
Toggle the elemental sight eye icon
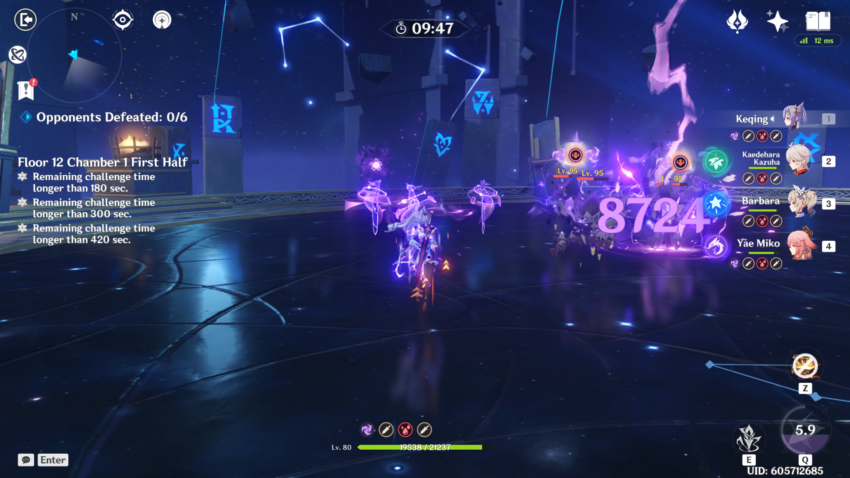click(122, 19)
